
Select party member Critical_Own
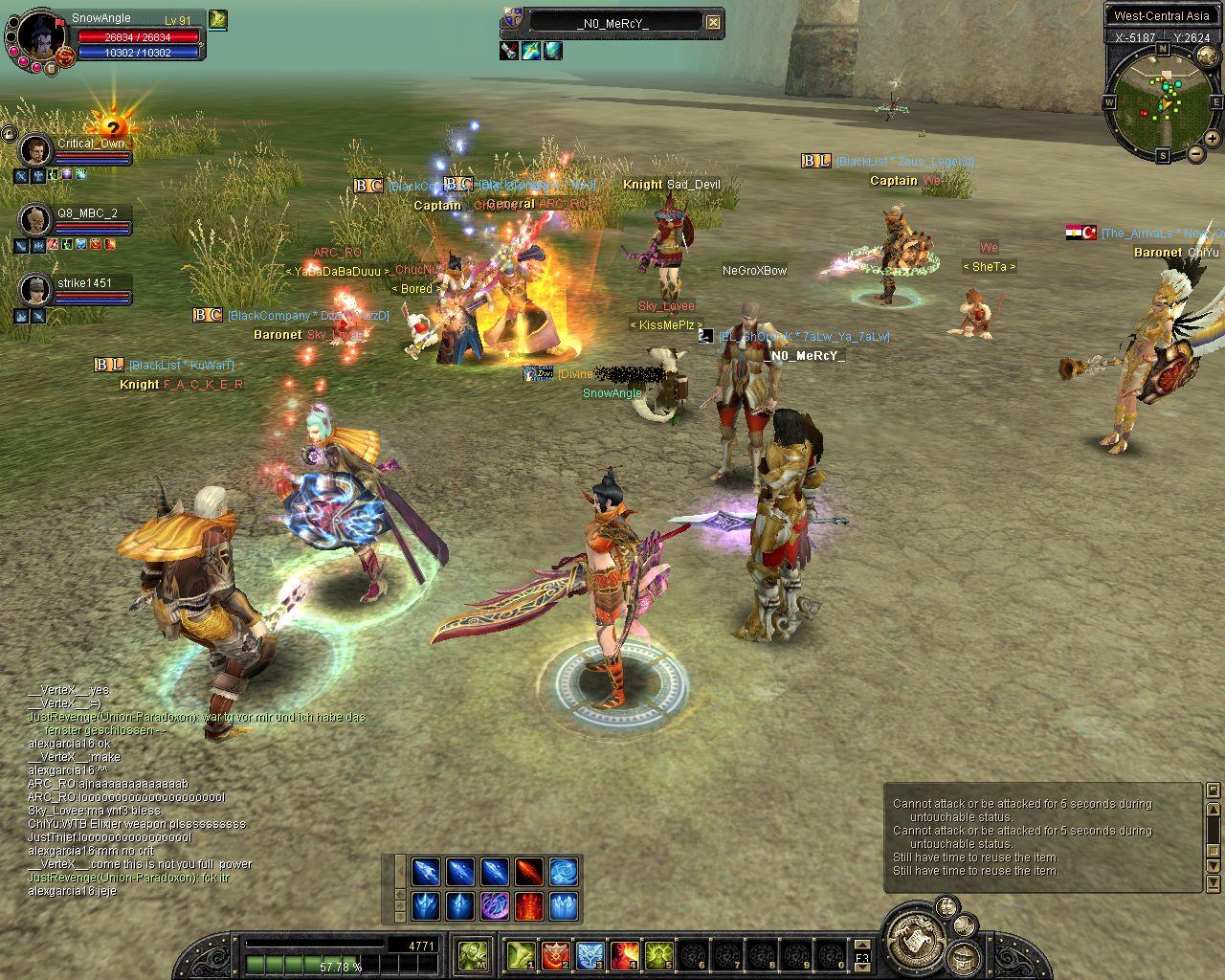[35, 150]
